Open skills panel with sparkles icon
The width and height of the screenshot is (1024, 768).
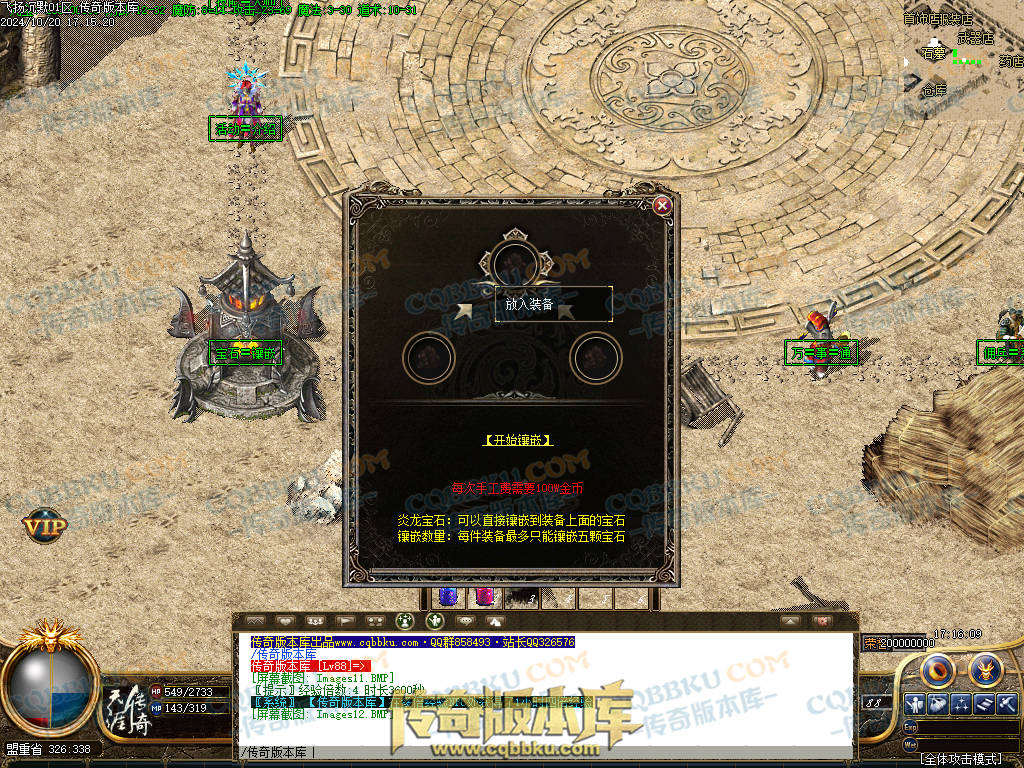pos(961,704)
